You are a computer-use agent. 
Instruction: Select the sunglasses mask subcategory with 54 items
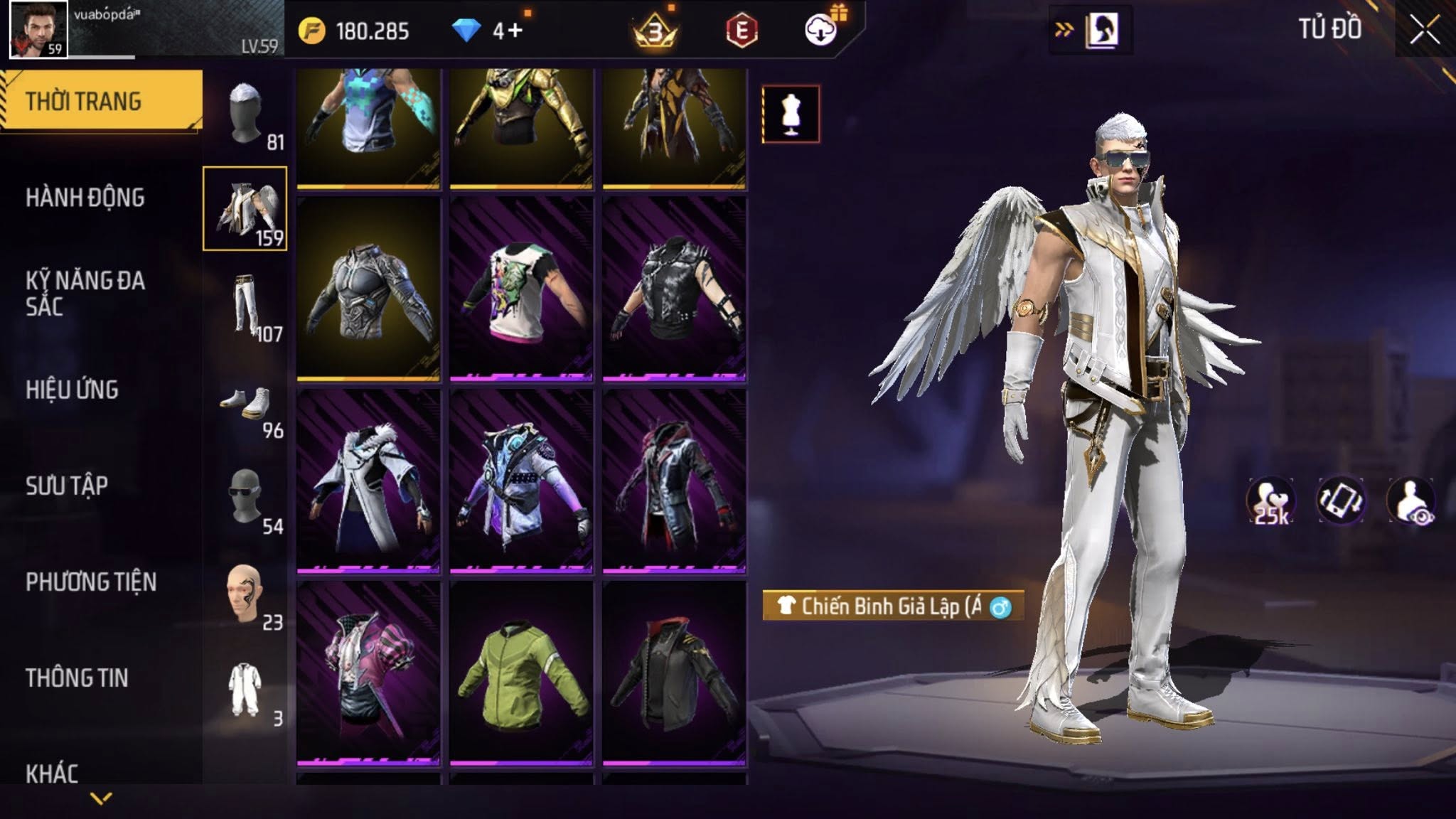pos(246,498)
